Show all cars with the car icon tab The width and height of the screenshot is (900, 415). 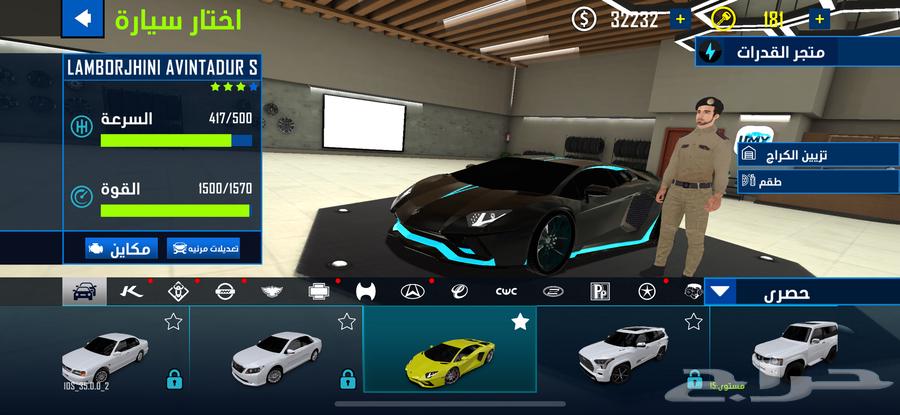84,292
